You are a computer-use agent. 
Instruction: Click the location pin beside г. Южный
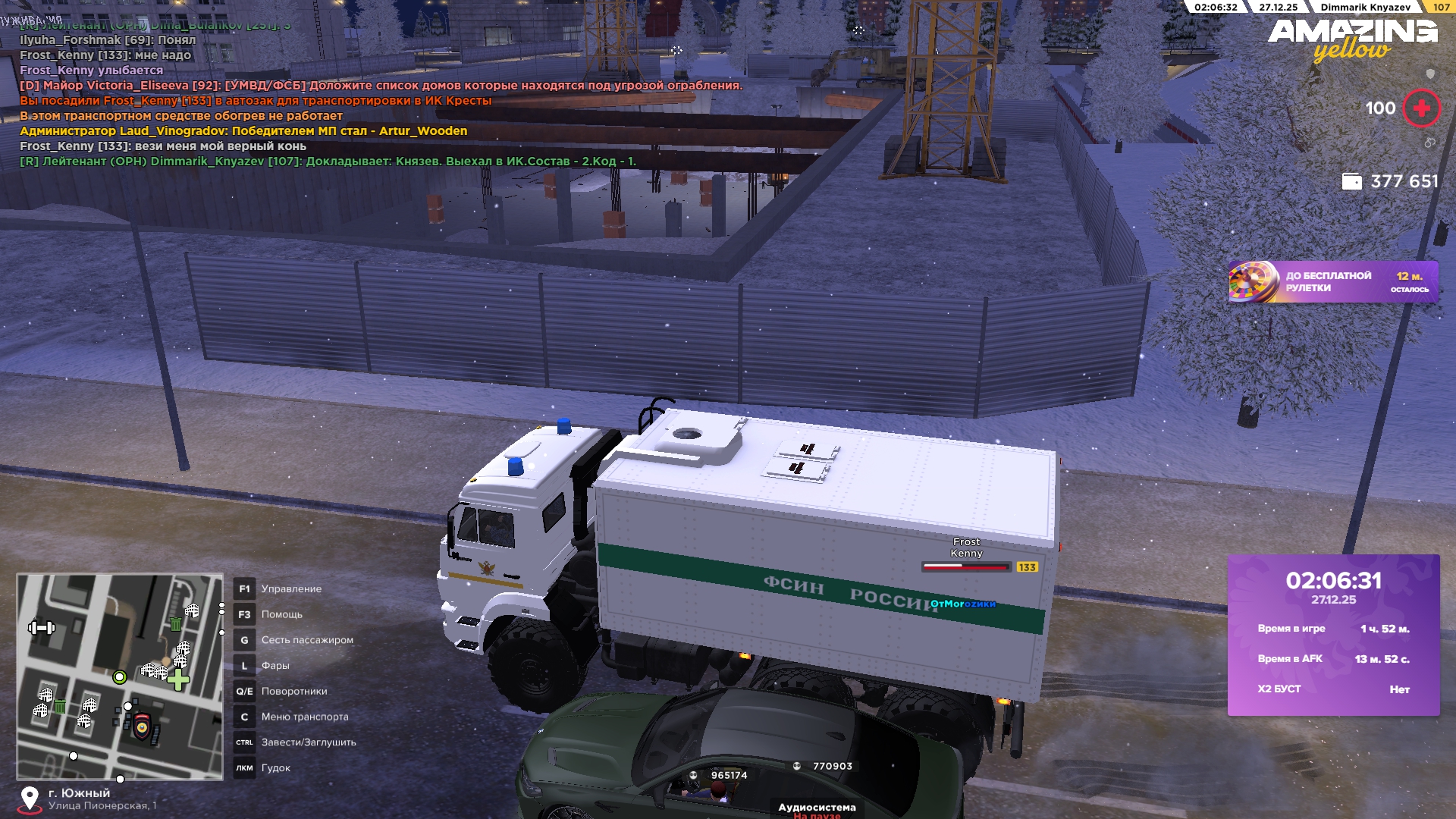pos(30,799)
